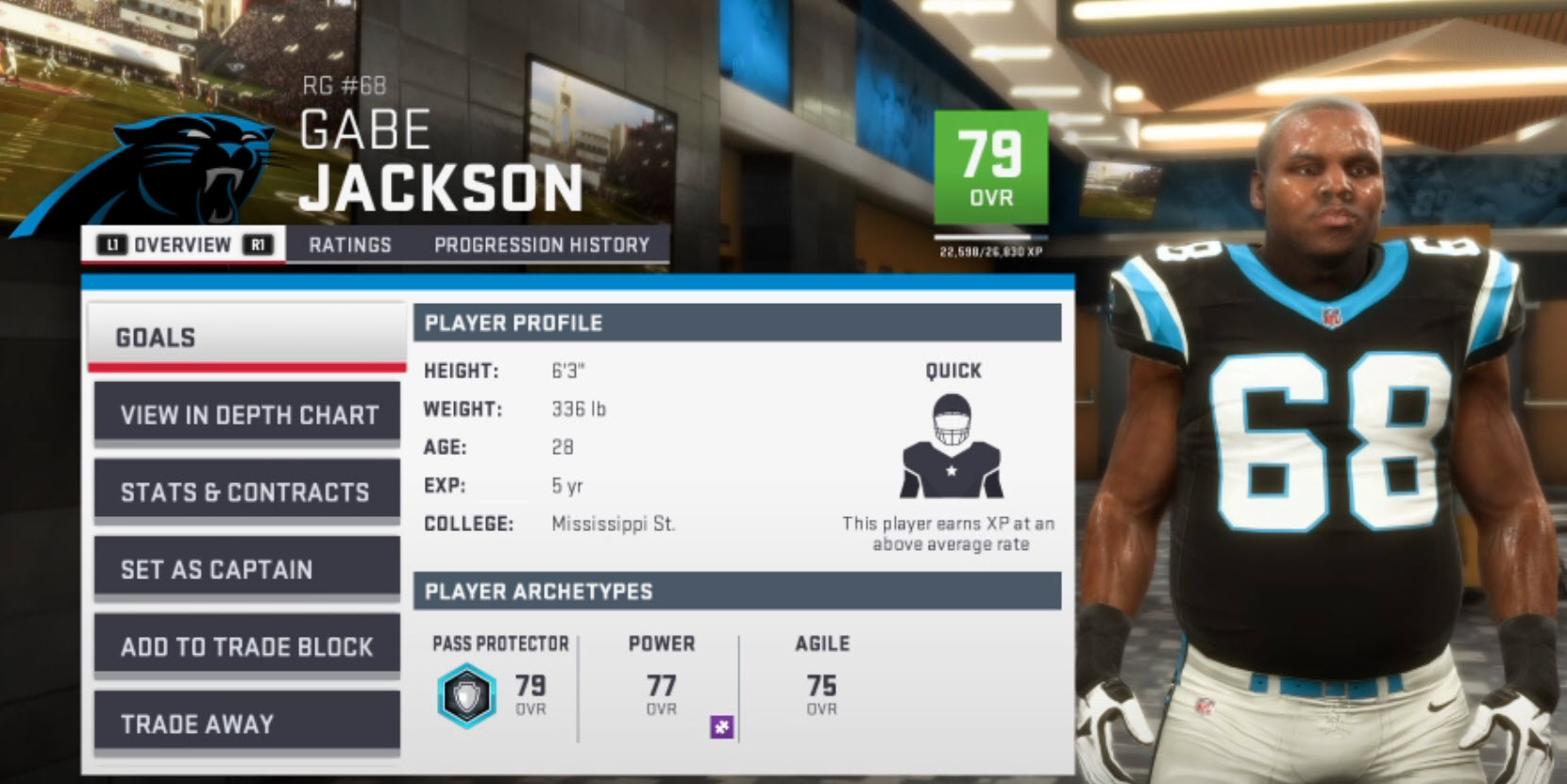Viewport: 1567px width, 784px height.
Task: Click View In Depth Chart
Action: click(245, 413)
